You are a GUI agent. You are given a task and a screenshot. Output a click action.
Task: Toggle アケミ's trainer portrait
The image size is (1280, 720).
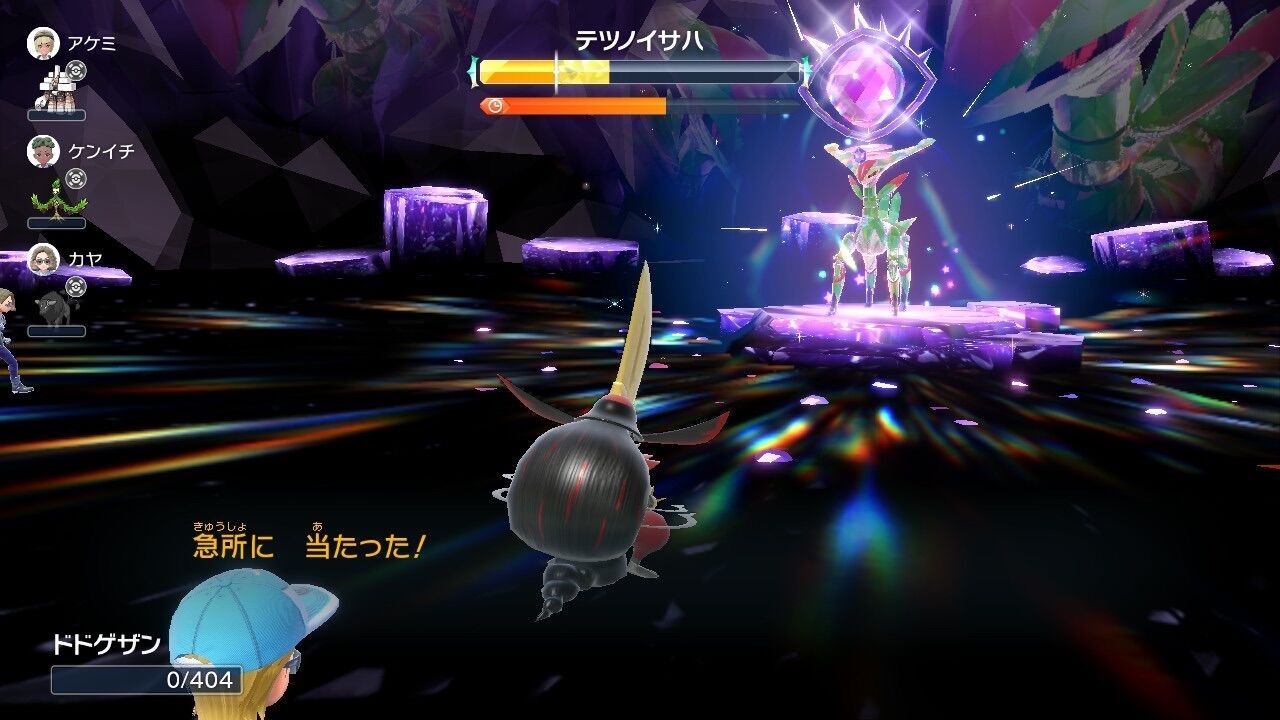45,45
